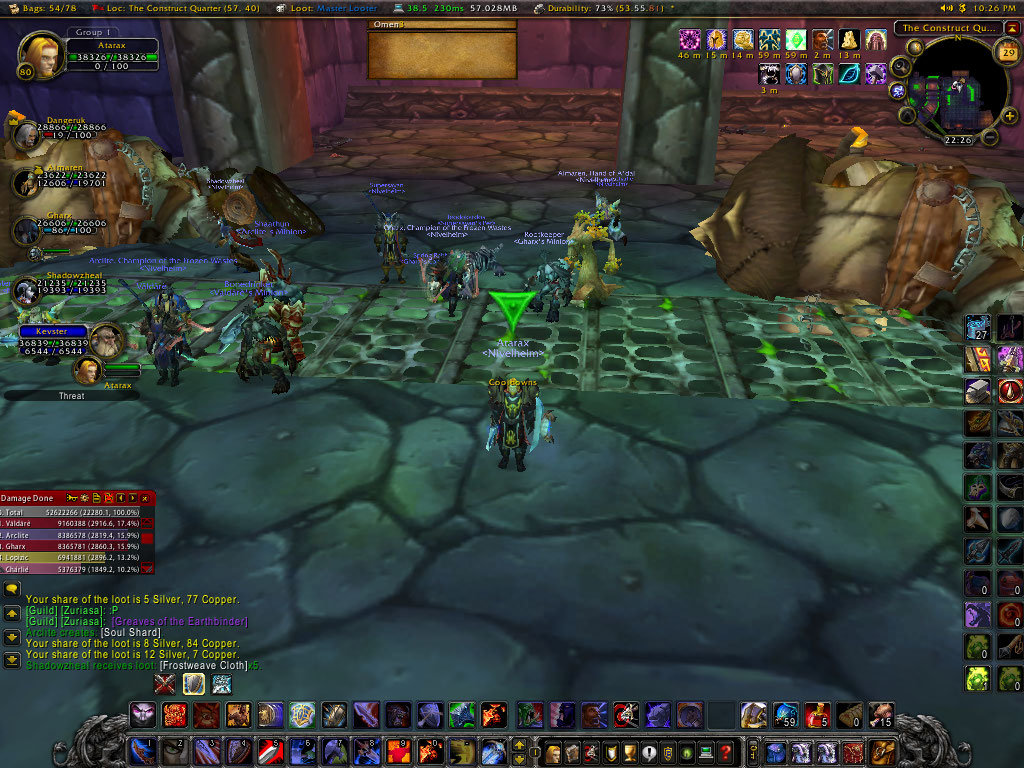Viewport: 1024px width, 768px height.
Task: Open the chat speech bubble menu
Action: [x=12, y=590]
